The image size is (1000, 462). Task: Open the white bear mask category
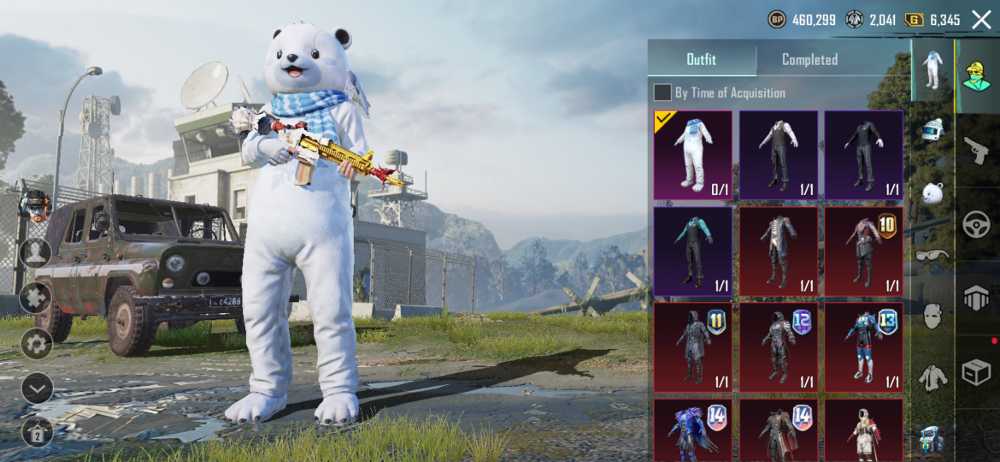932,193
